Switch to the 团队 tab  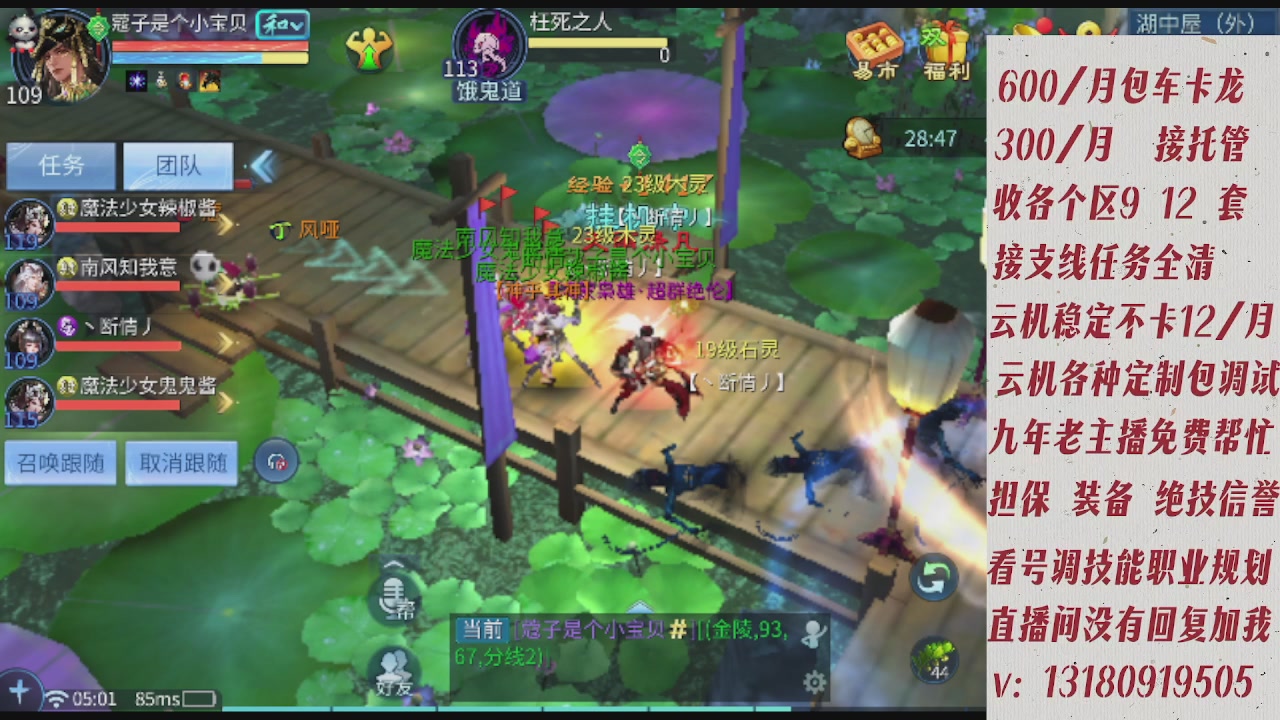click(x=177, y=166)
